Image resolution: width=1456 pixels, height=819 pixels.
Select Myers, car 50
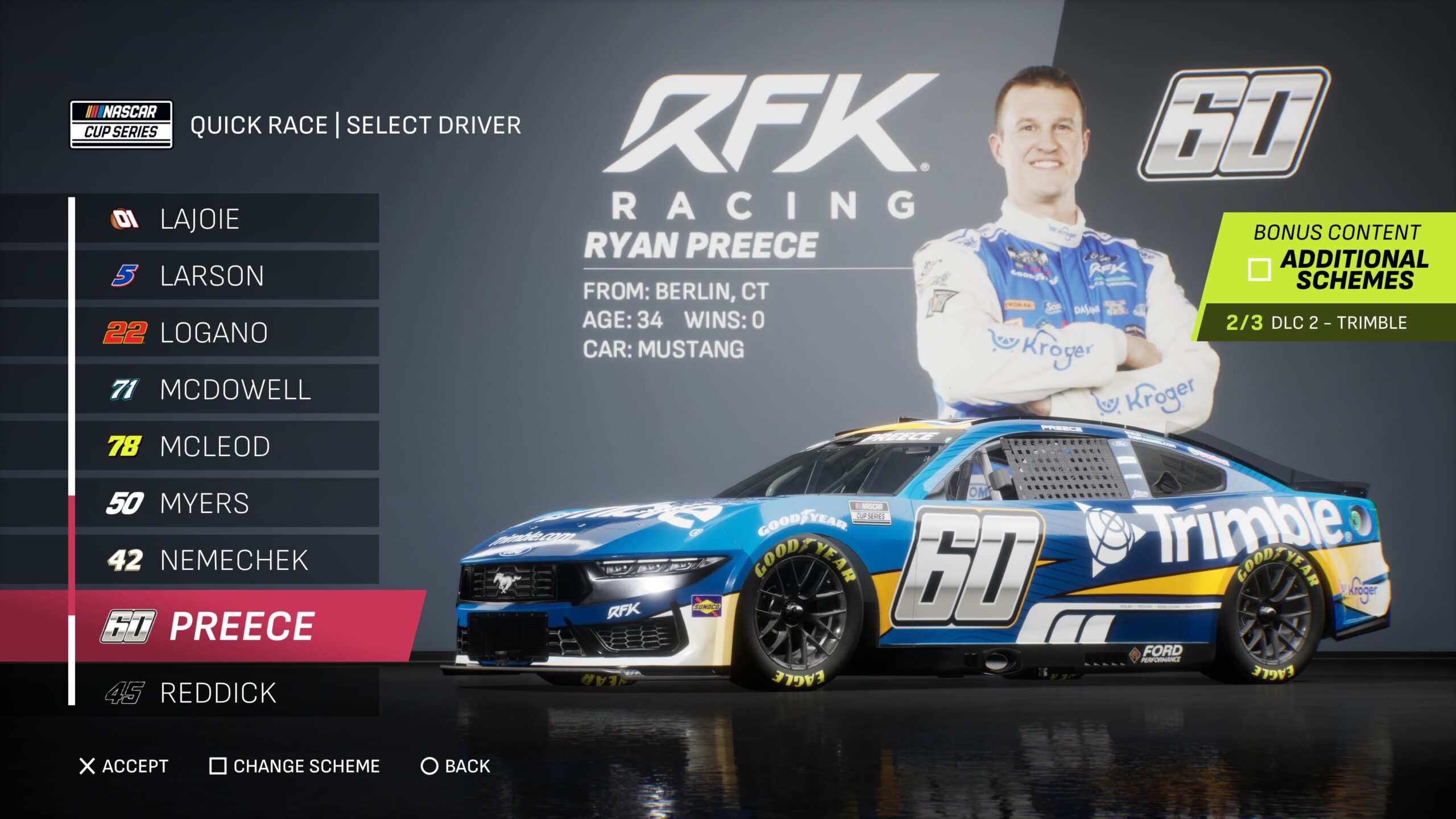pyautogui.click(x=227, y=503)
